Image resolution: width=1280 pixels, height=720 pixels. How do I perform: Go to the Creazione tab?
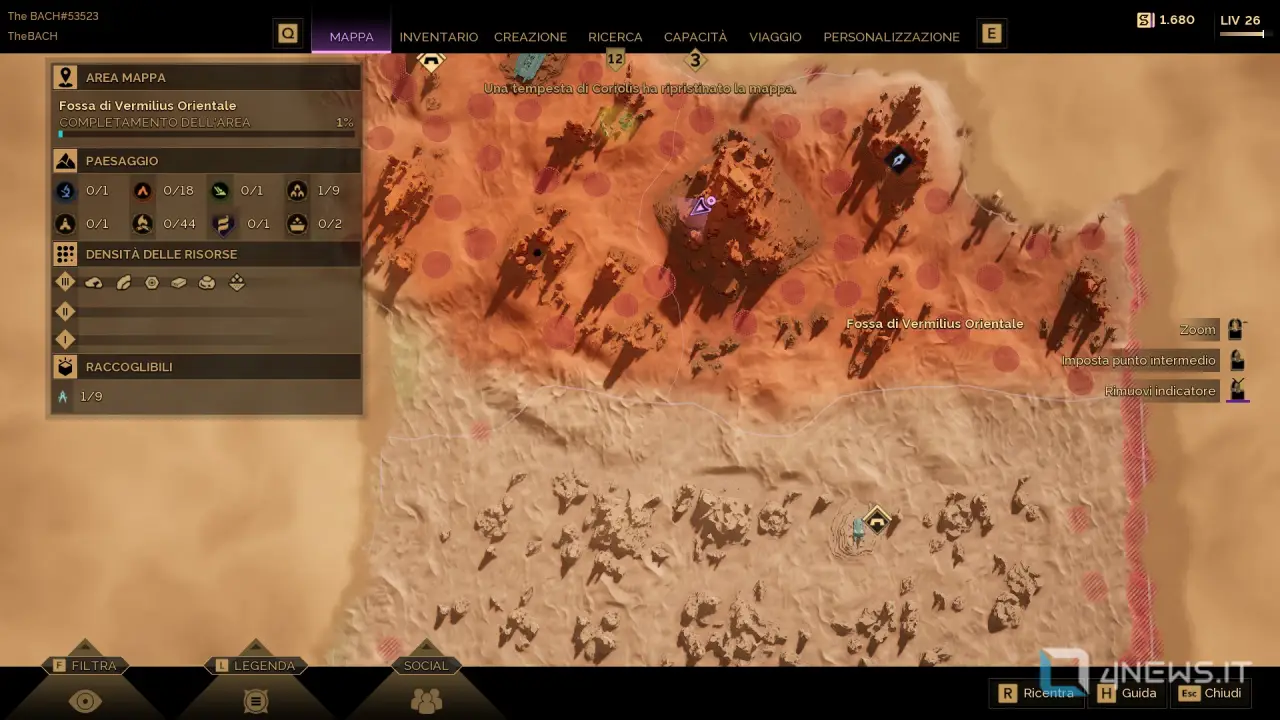coord(530,37)
